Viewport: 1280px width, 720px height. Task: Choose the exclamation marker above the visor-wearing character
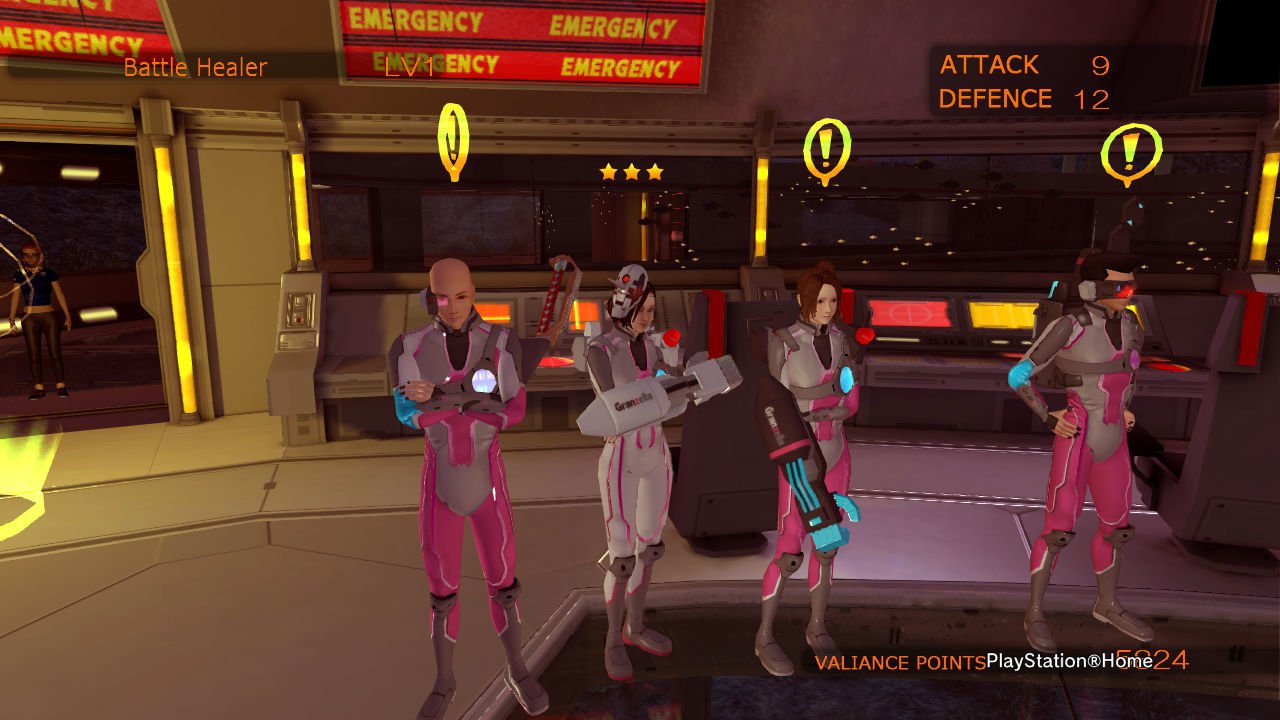pyautogui.click(x=1130, y=153)
